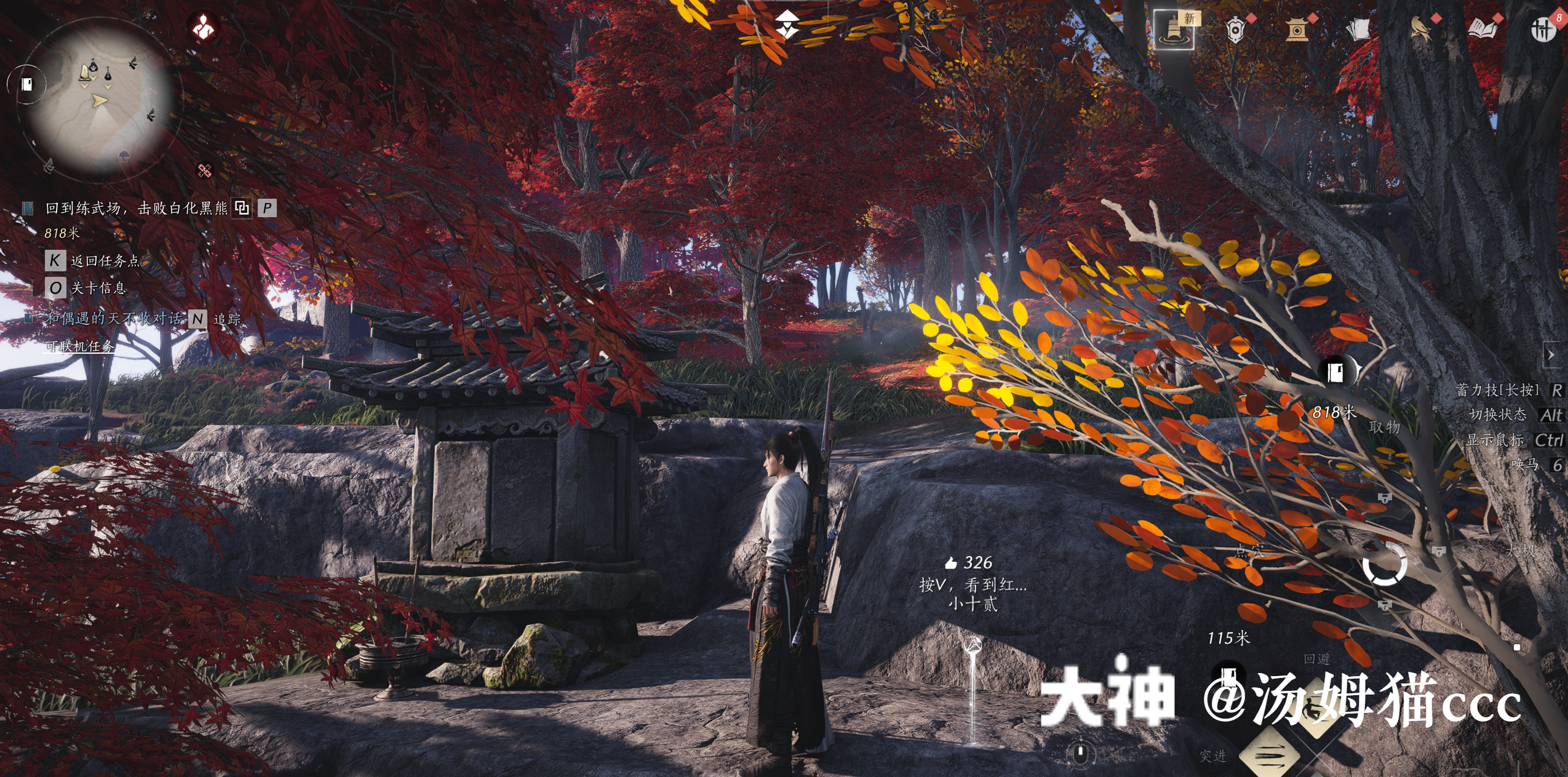Viewport: 1568px width, 777px height.
Task: Expand the side panel arrow button
Action: 1551,355
